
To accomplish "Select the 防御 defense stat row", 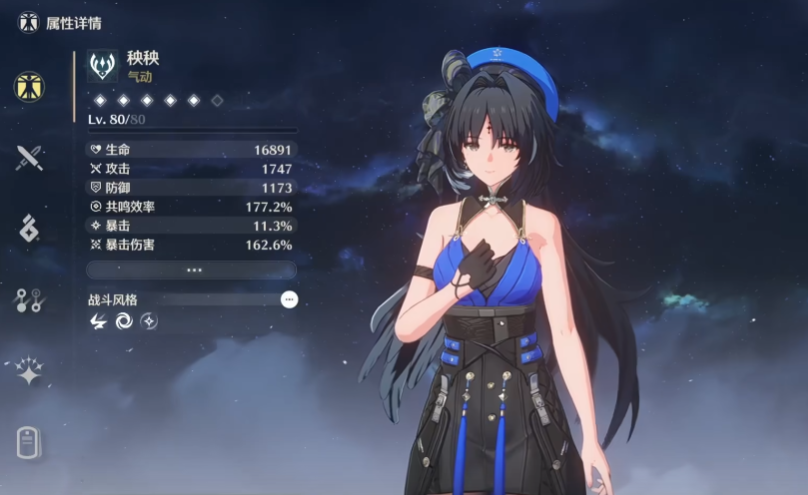I will tap(192, 188).
